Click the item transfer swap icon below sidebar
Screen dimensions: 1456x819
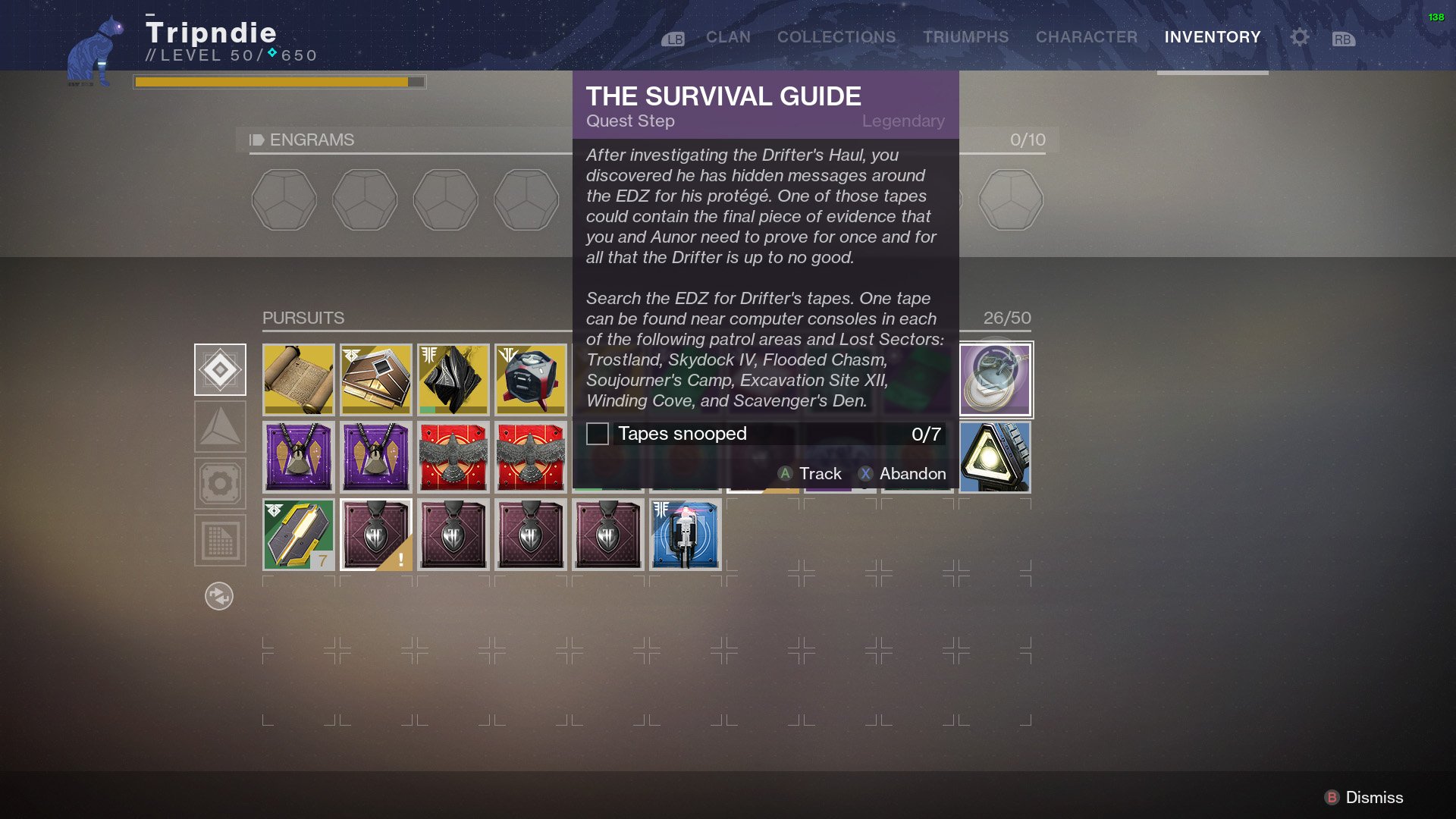click(220, 597)
